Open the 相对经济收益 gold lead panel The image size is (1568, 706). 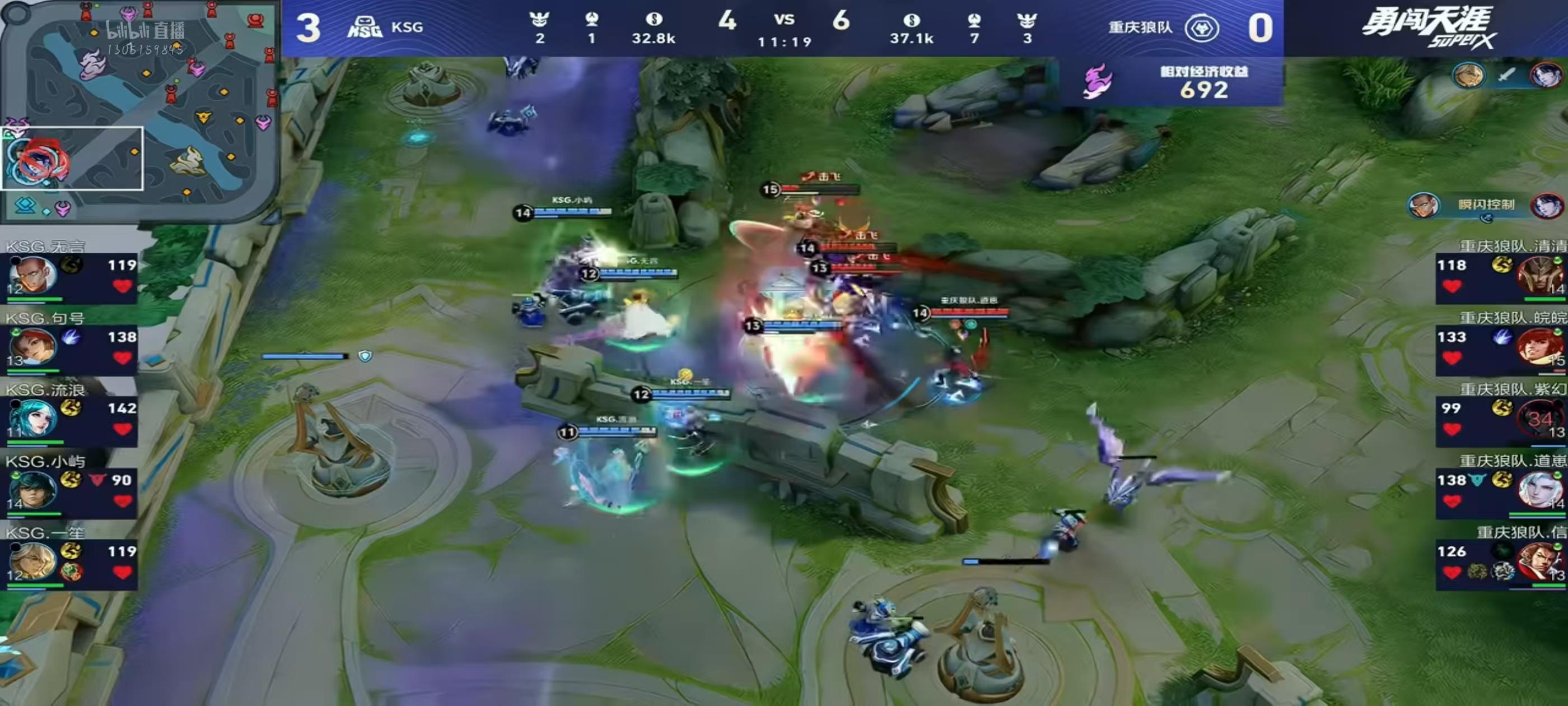click(x=1170, y=82)
